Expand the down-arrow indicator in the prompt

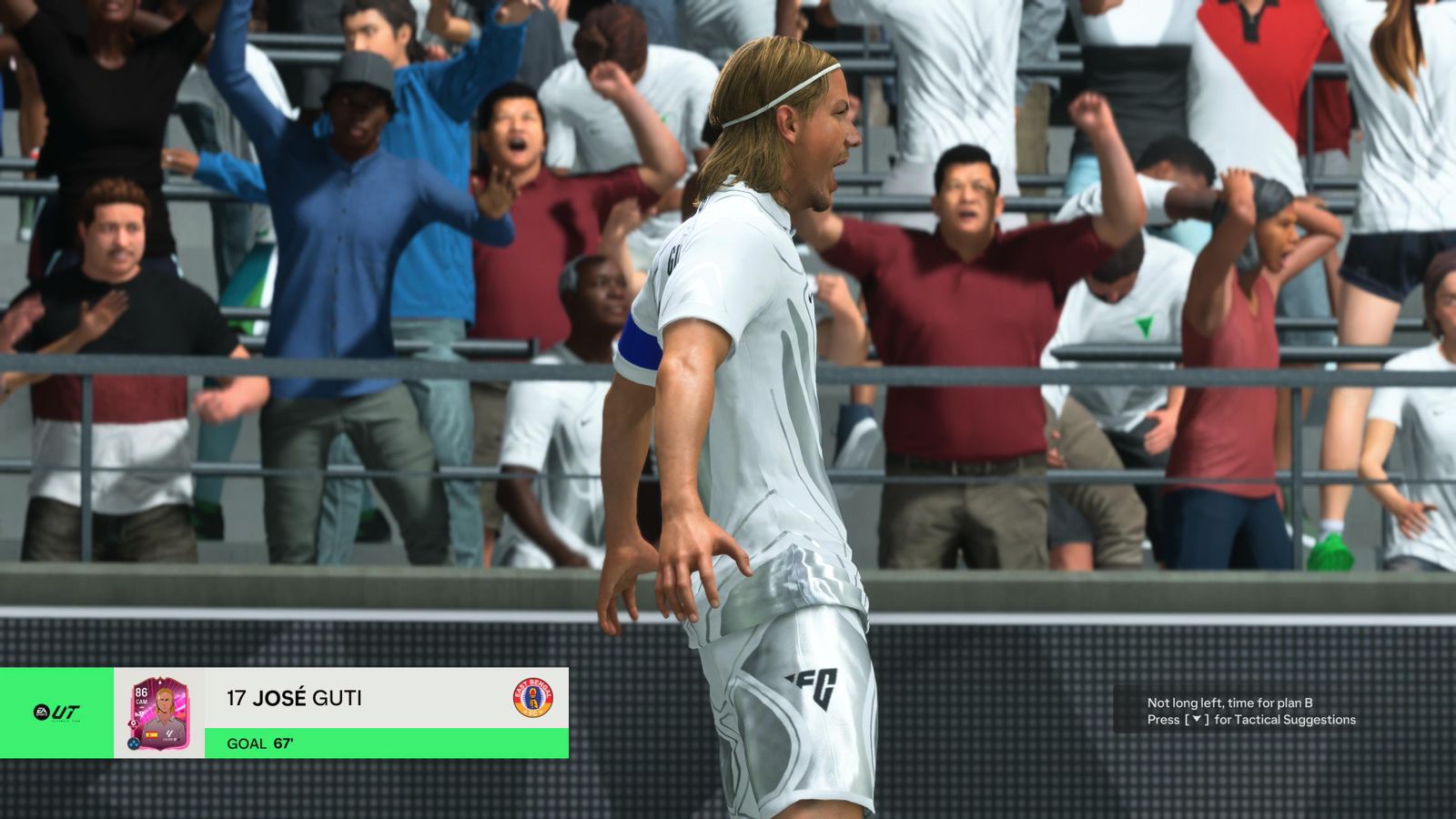click(x=1198, y=719)
